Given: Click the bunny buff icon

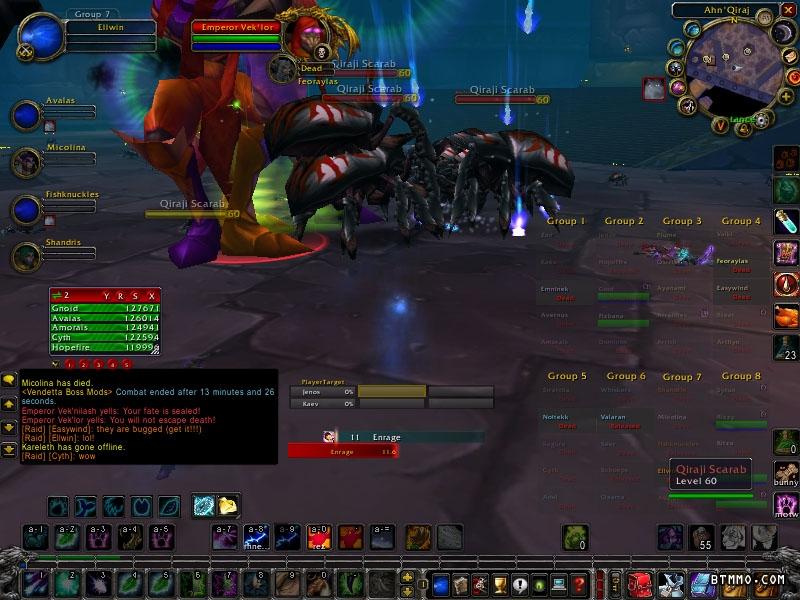Looking at the screenshot, I should click(x=786, y=475).
